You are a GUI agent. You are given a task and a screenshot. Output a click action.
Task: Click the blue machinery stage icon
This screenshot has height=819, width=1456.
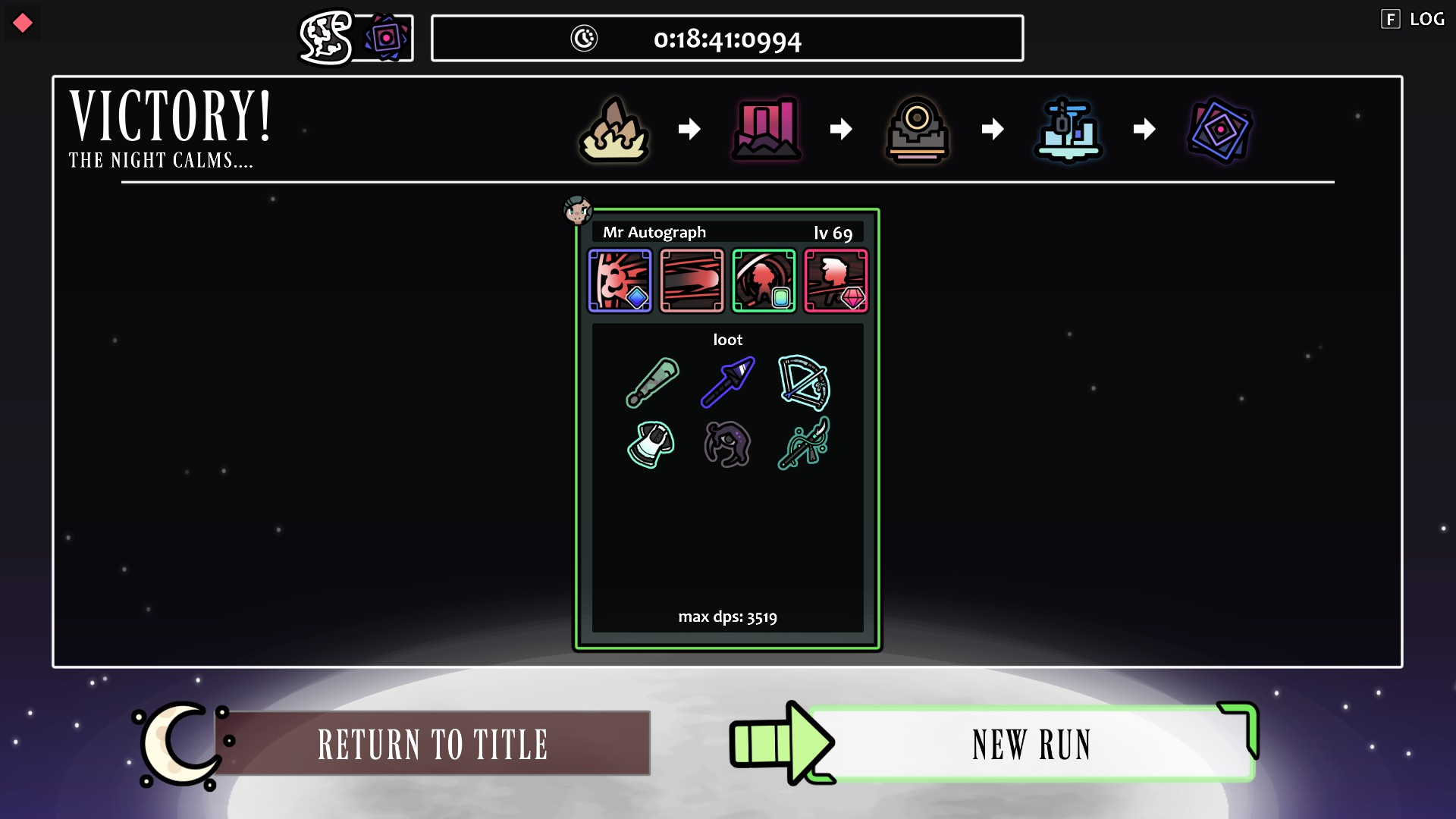(1068, 130)
